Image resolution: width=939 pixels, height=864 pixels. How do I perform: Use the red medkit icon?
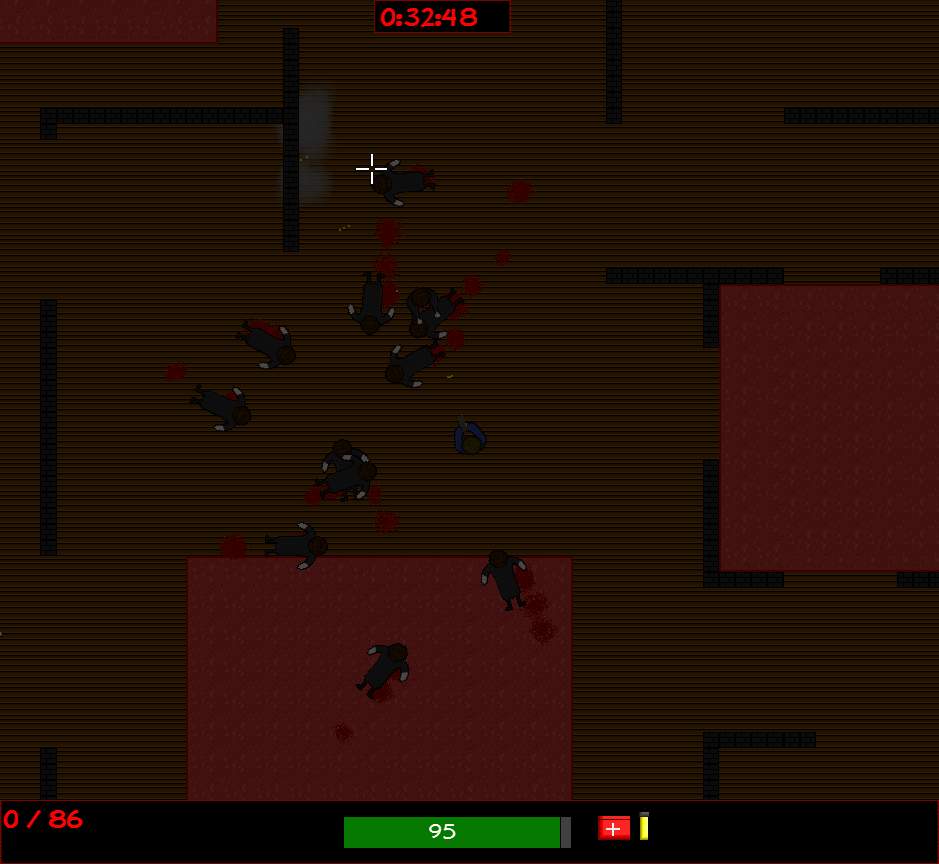614,828
